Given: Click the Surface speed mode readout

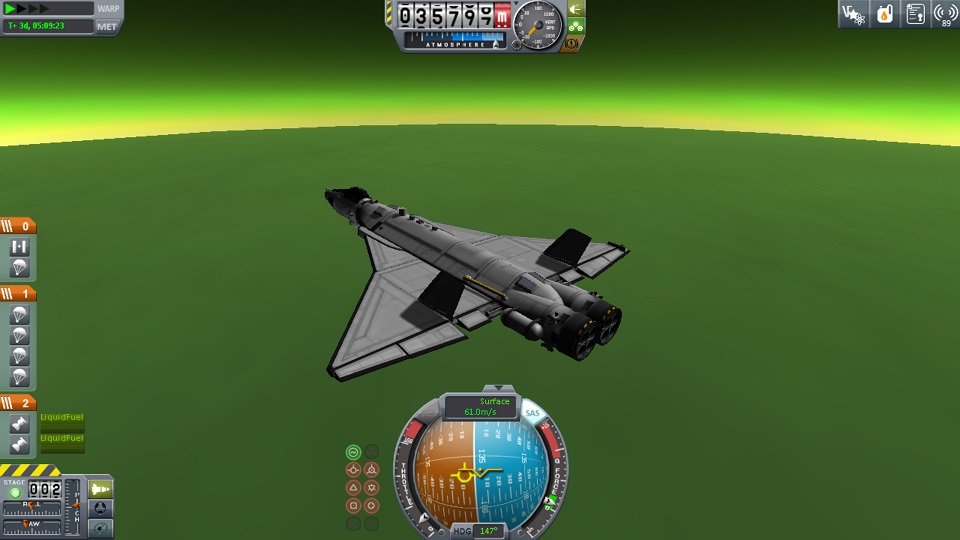Looking at the screenshot, I should click(480, 407).
